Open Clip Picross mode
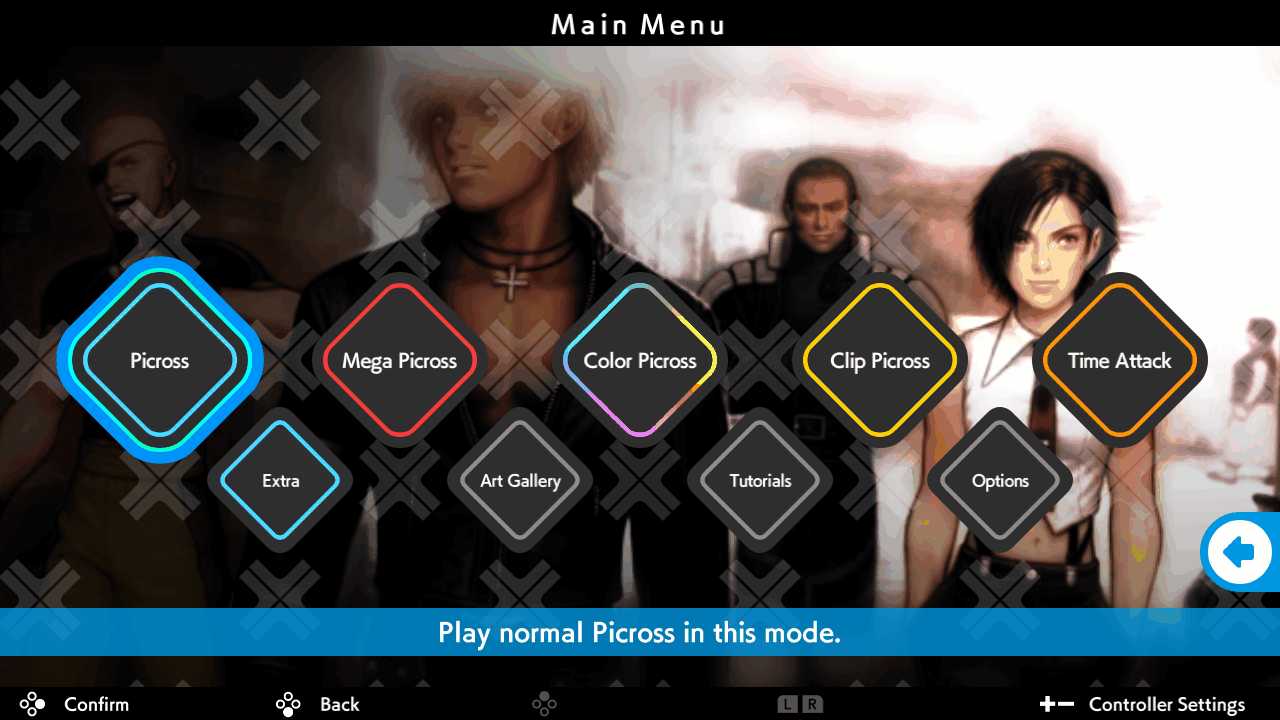Screen dimensions: 1280x720 880,361
